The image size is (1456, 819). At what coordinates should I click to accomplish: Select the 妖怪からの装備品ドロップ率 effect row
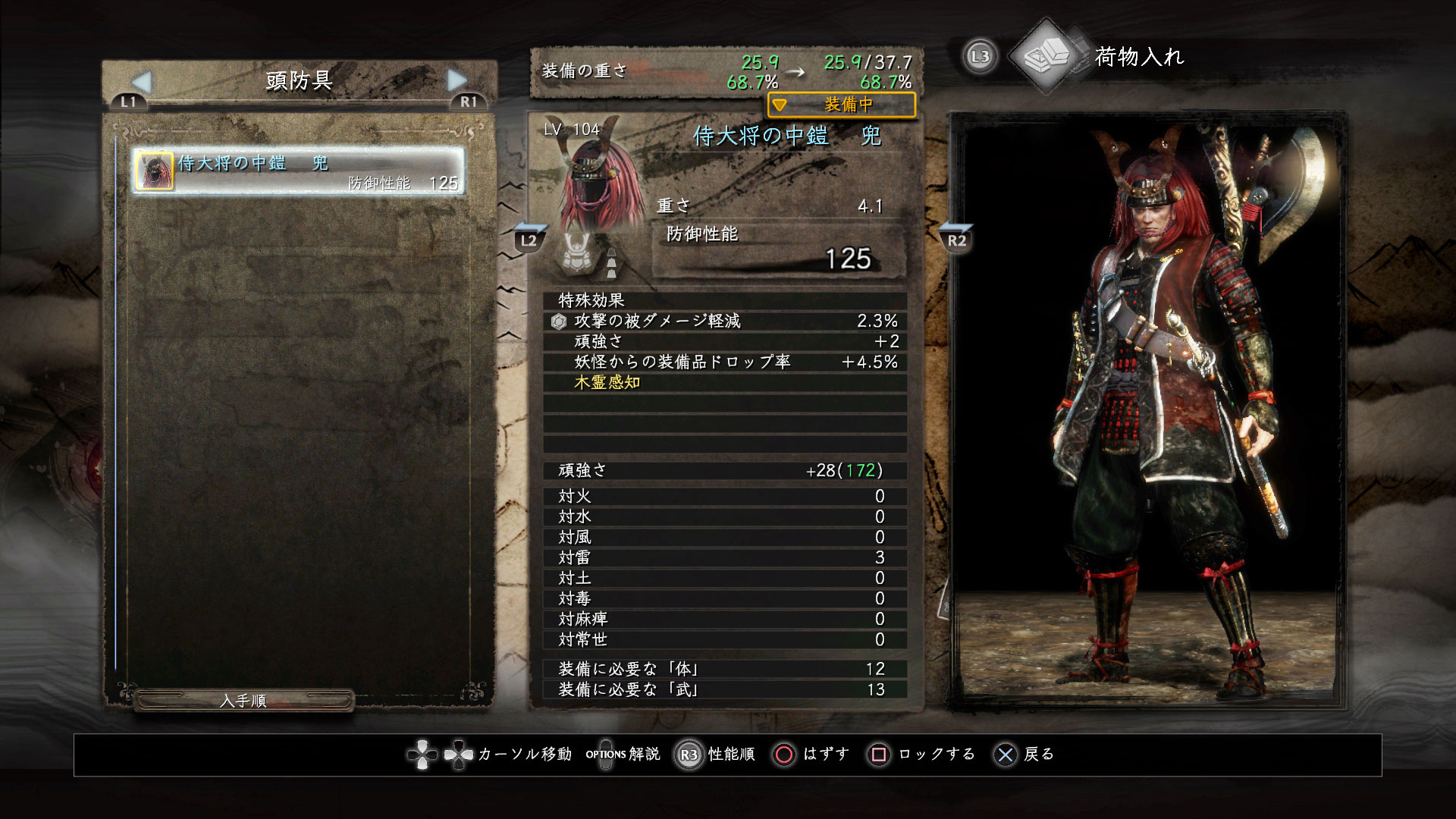tap(724, 362)
